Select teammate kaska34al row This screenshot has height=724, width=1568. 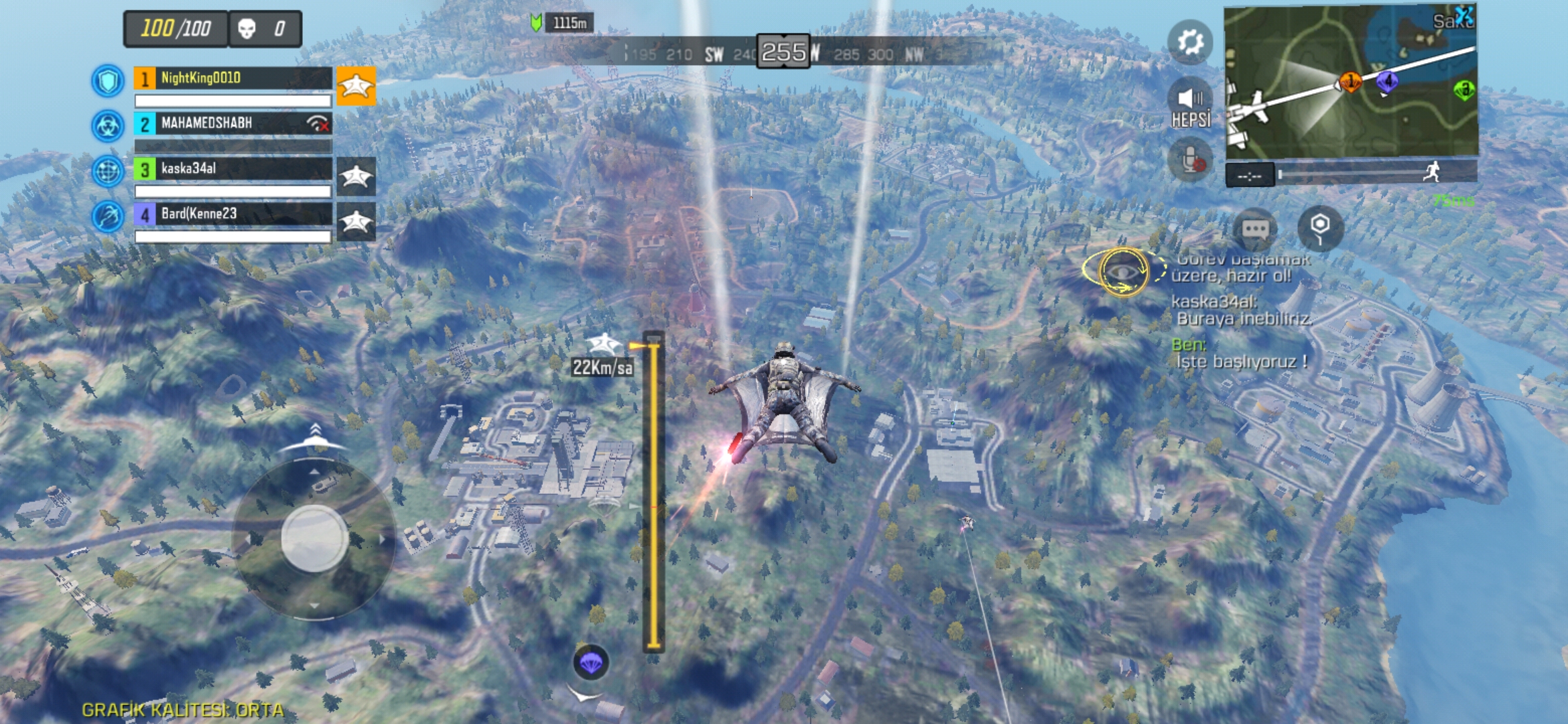[232, 169]
